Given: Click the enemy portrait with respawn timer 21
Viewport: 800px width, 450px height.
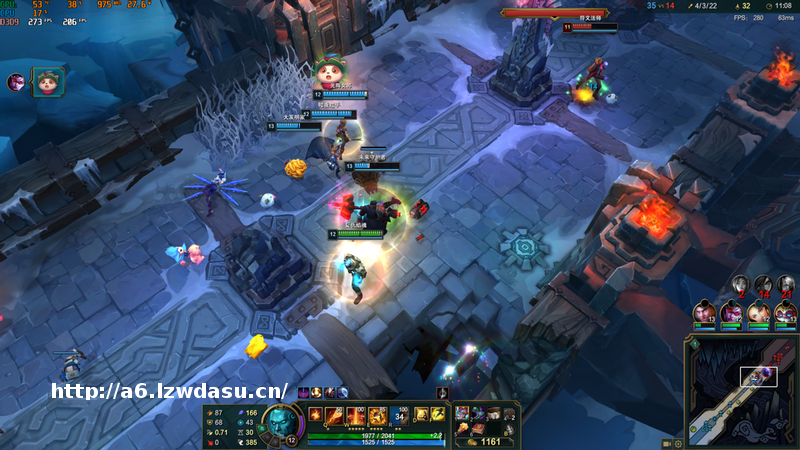Looking at the screenshot, I should click(787, 284).
